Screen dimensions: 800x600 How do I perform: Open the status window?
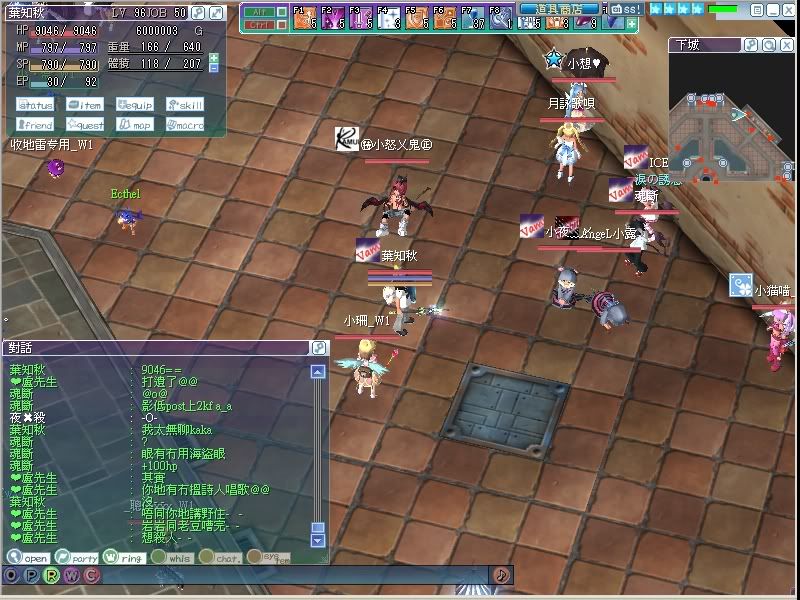35,104
